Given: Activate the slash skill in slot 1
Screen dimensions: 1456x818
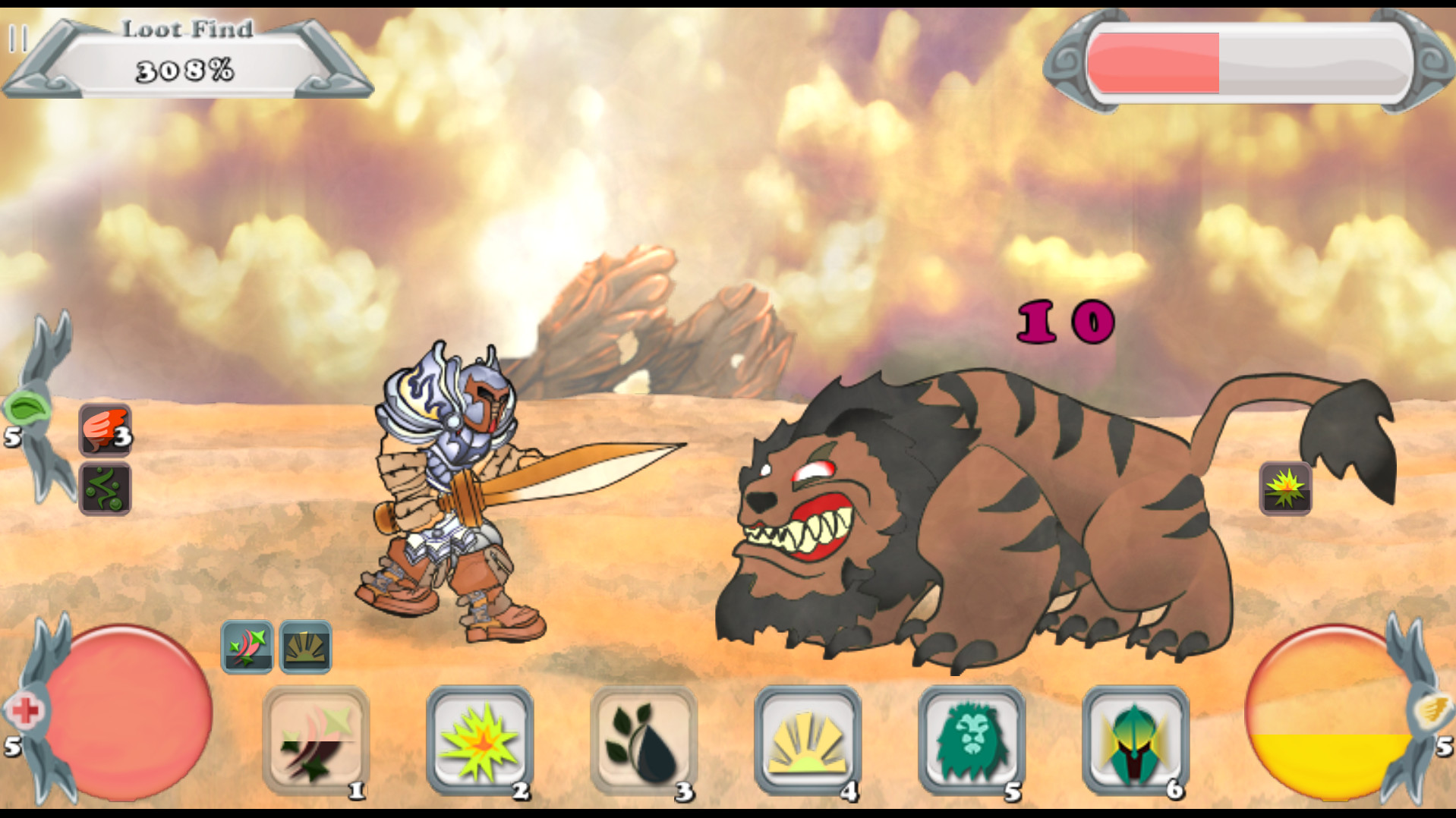Looking at the screenshot, I should pos(317,741).
